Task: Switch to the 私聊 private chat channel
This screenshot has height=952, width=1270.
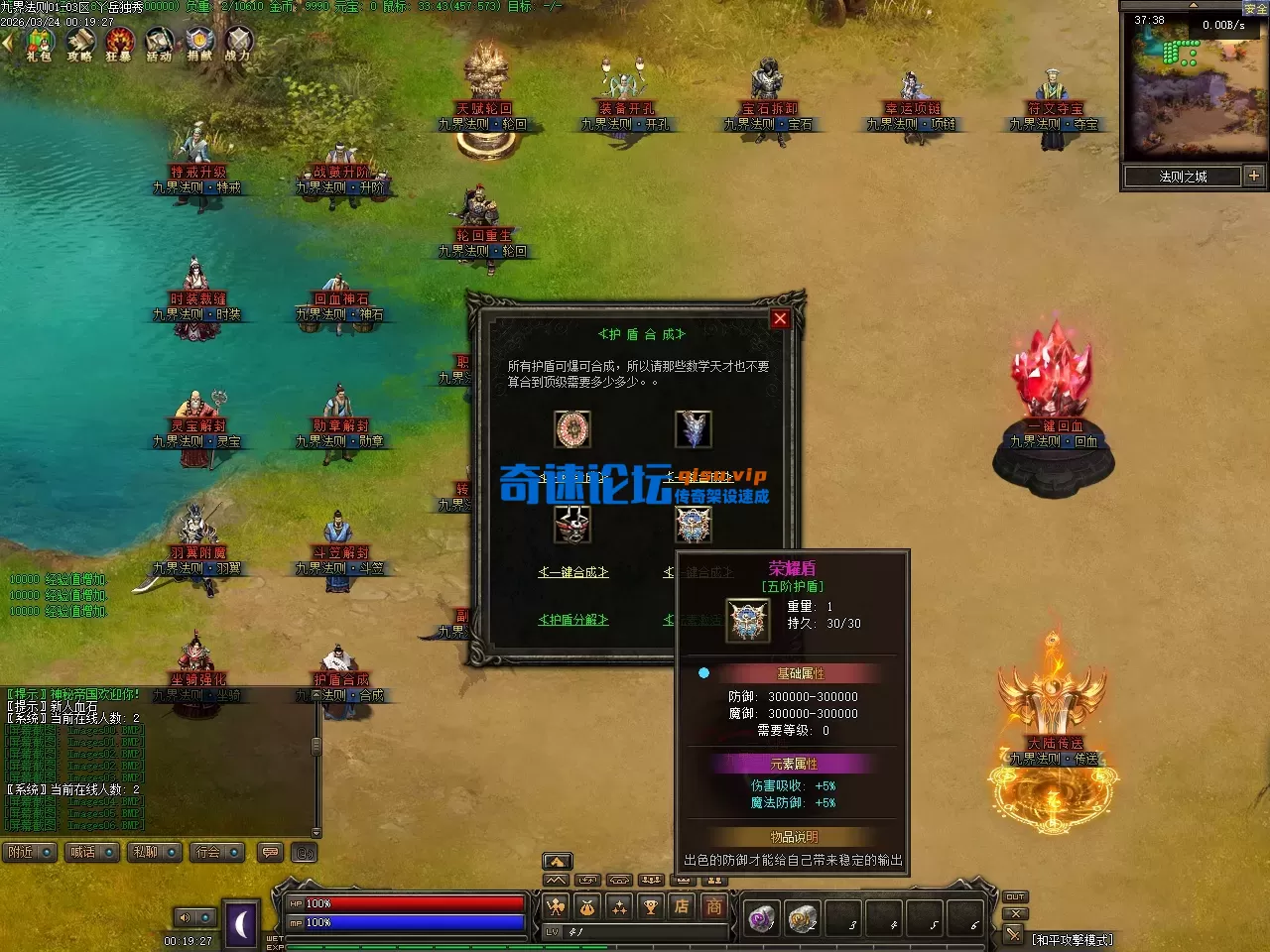Action: pos(154,852)
